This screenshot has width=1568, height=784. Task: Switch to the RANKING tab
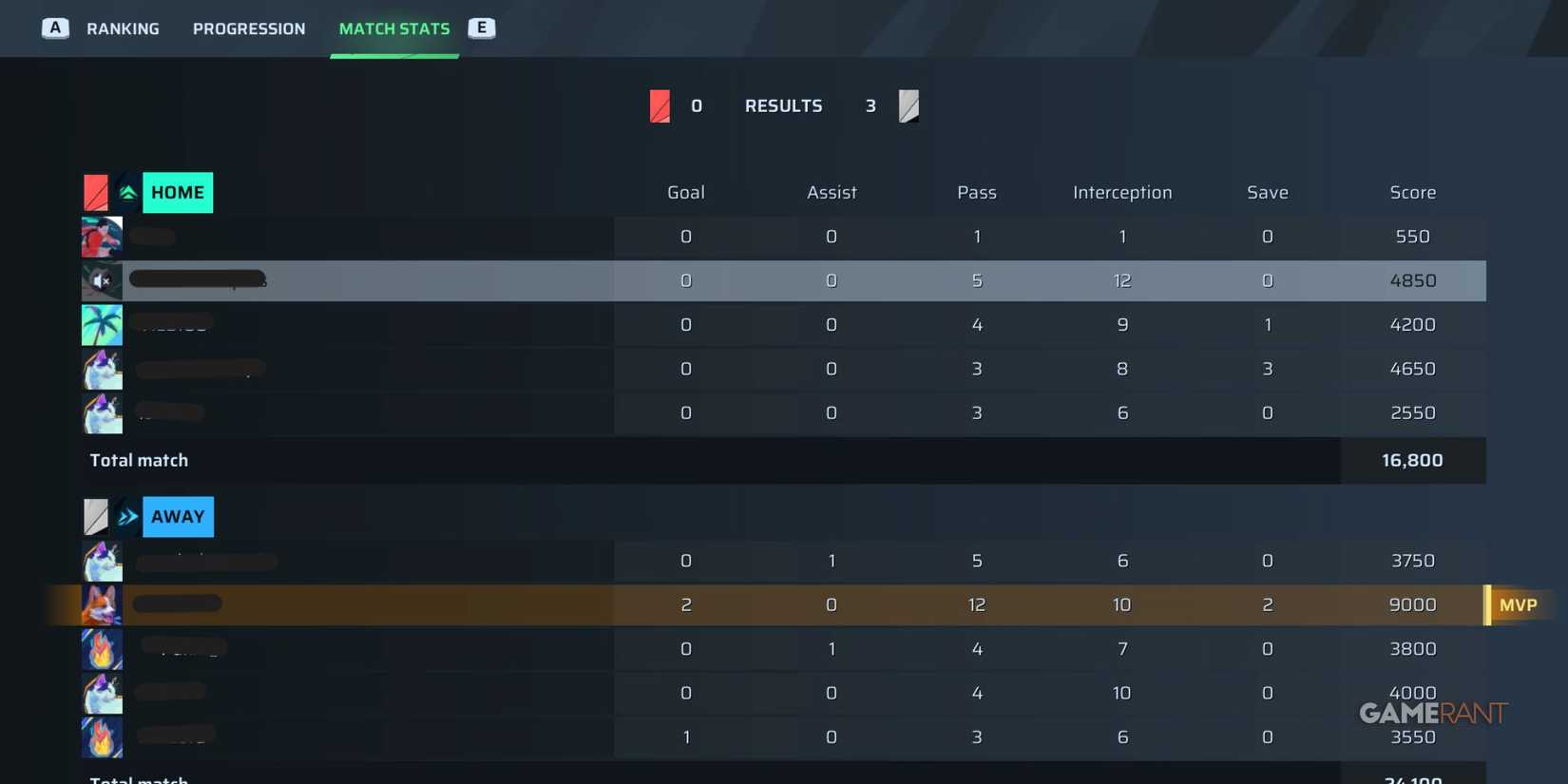tap(124, 29)
